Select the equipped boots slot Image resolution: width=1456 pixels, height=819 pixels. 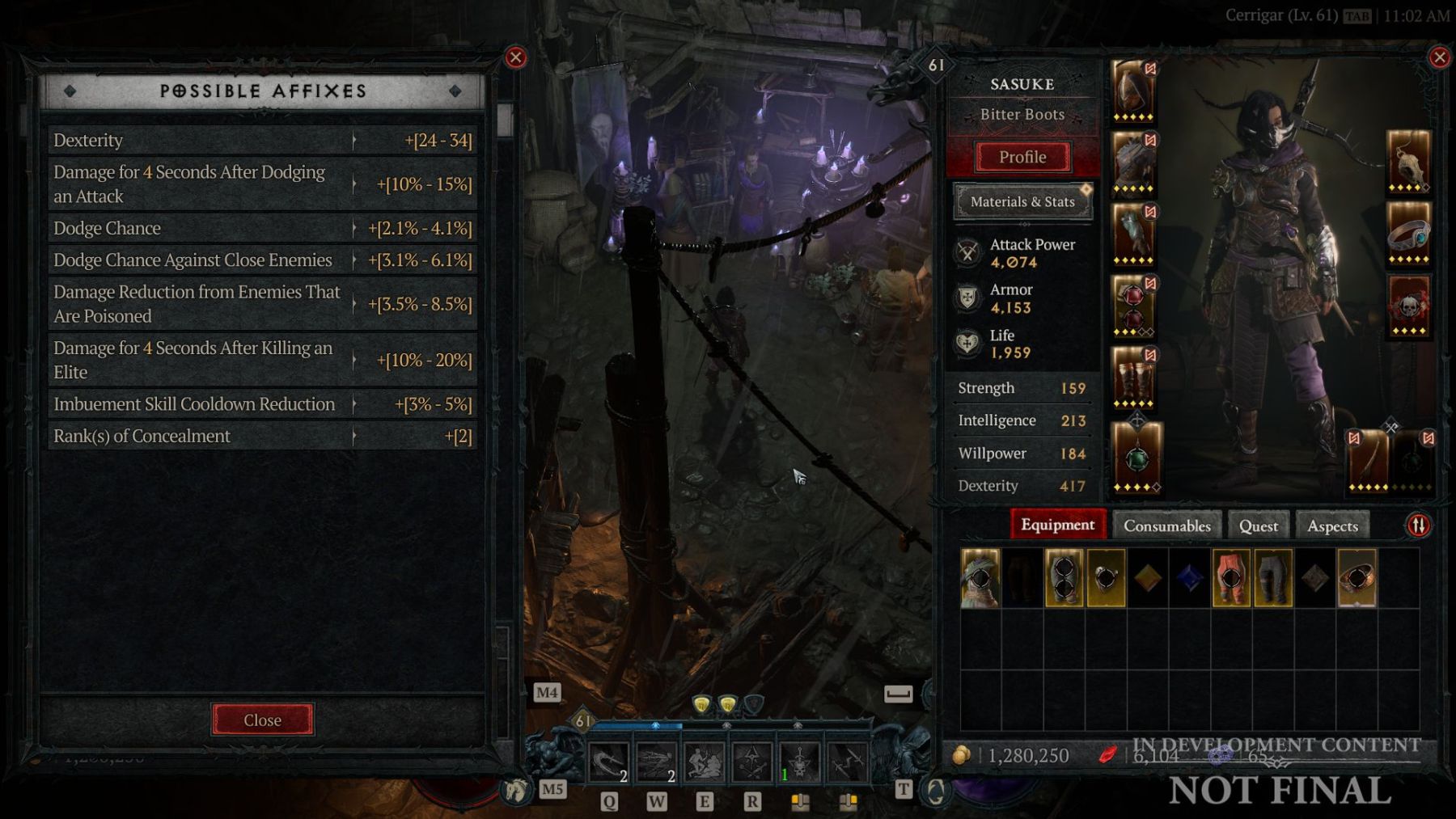pyautogui.click(x=1133, y=378)
